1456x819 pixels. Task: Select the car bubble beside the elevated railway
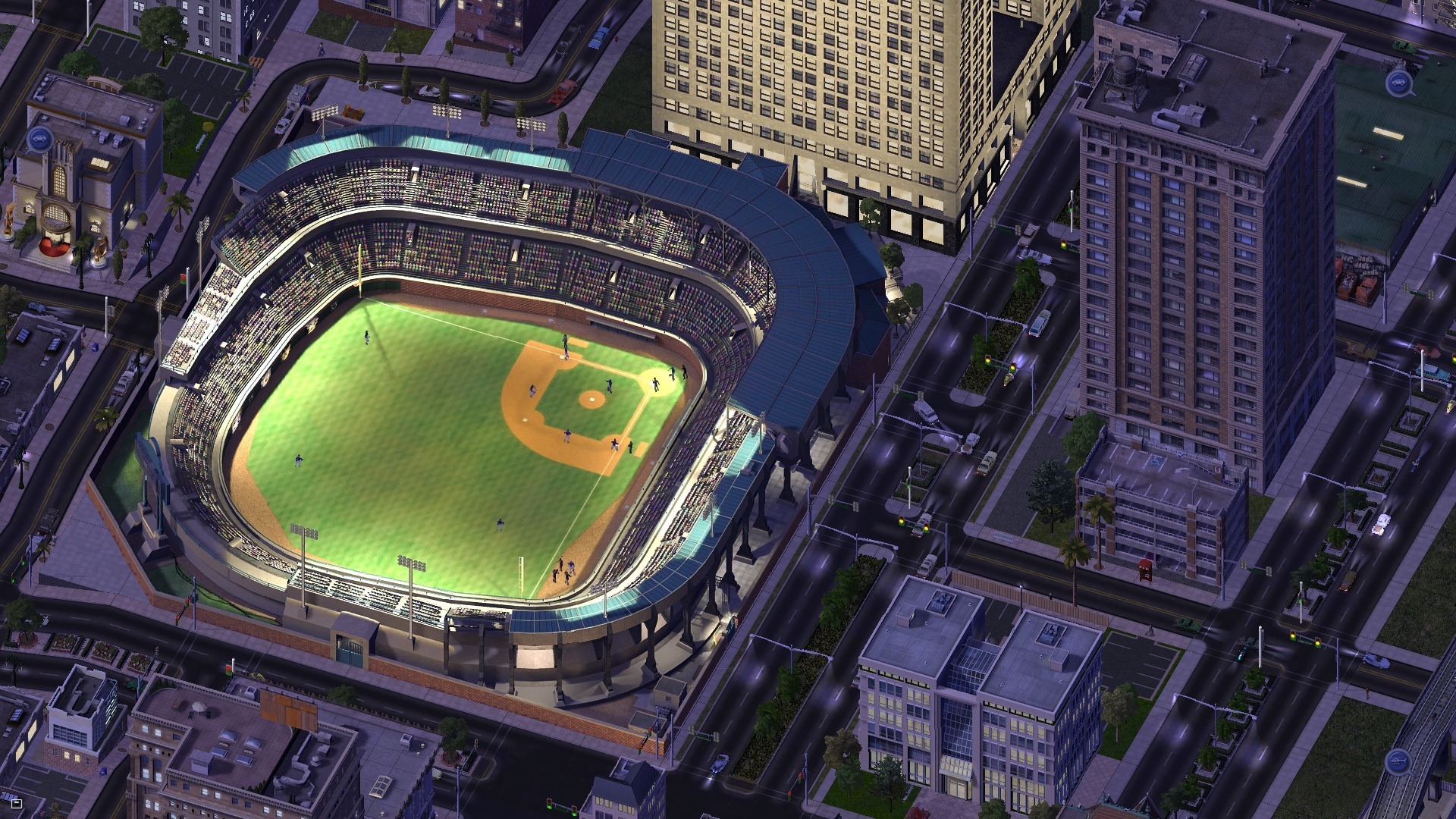point(1396,760)
